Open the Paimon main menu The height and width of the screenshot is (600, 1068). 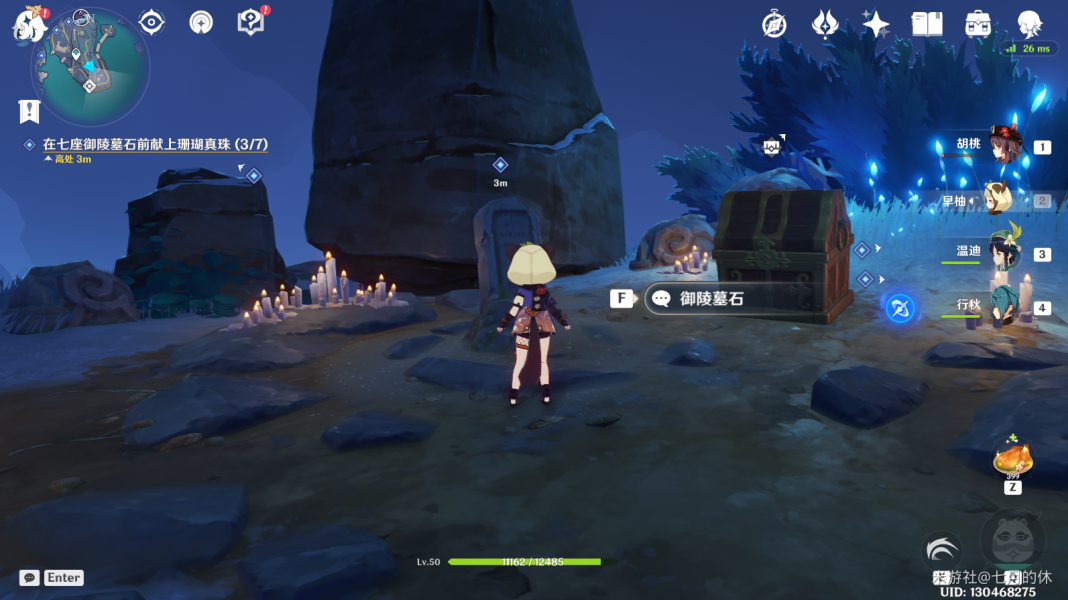pos(28,22)
